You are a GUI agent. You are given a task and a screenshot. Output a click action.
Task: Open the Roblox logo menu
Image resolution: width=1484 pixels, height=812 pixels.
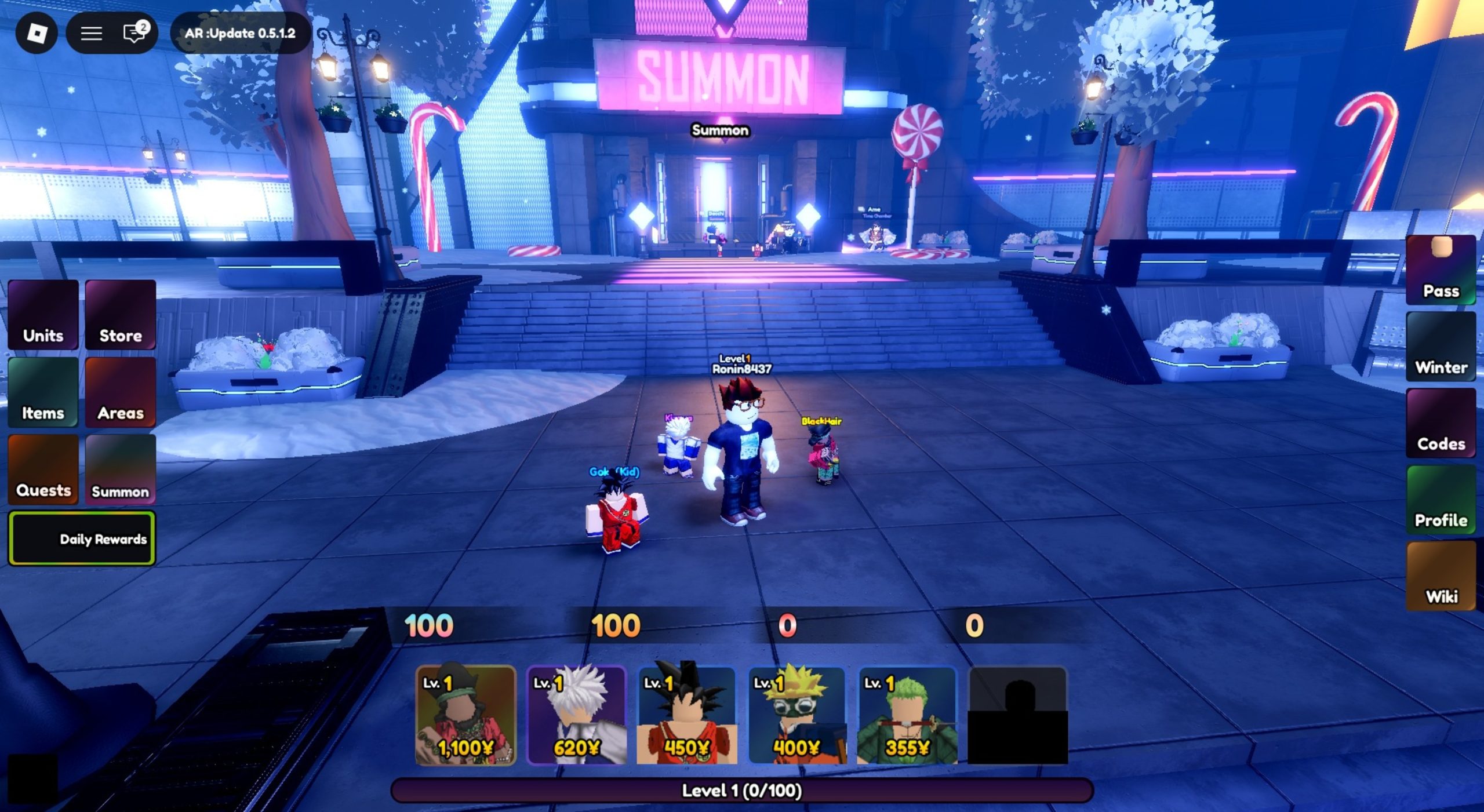(37, 33)
